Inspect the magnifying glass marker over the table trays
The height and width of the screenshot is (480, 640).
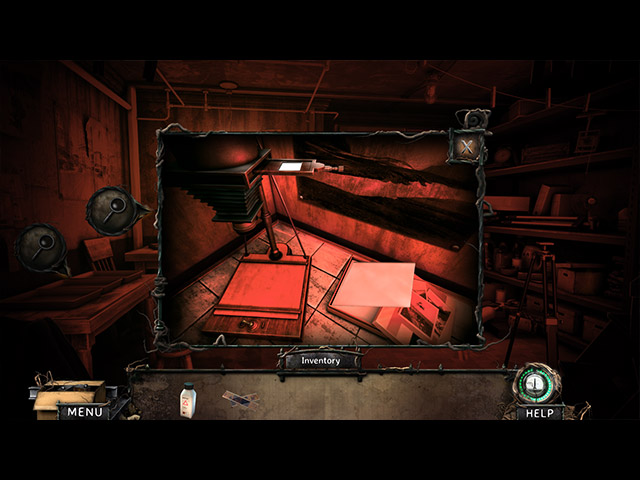42,247
